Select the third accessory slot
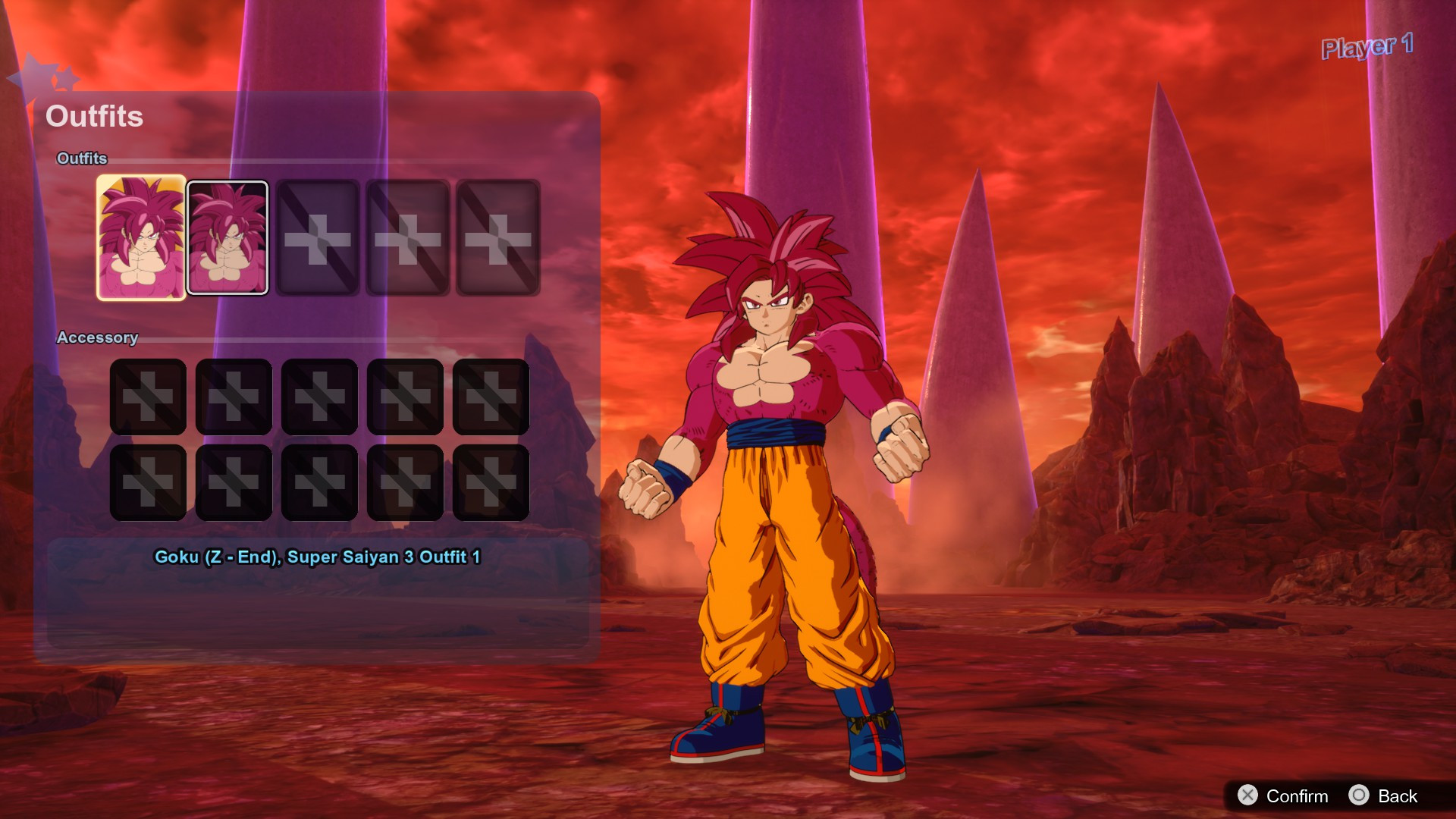Screen dimensions: 1456x819 319,397
